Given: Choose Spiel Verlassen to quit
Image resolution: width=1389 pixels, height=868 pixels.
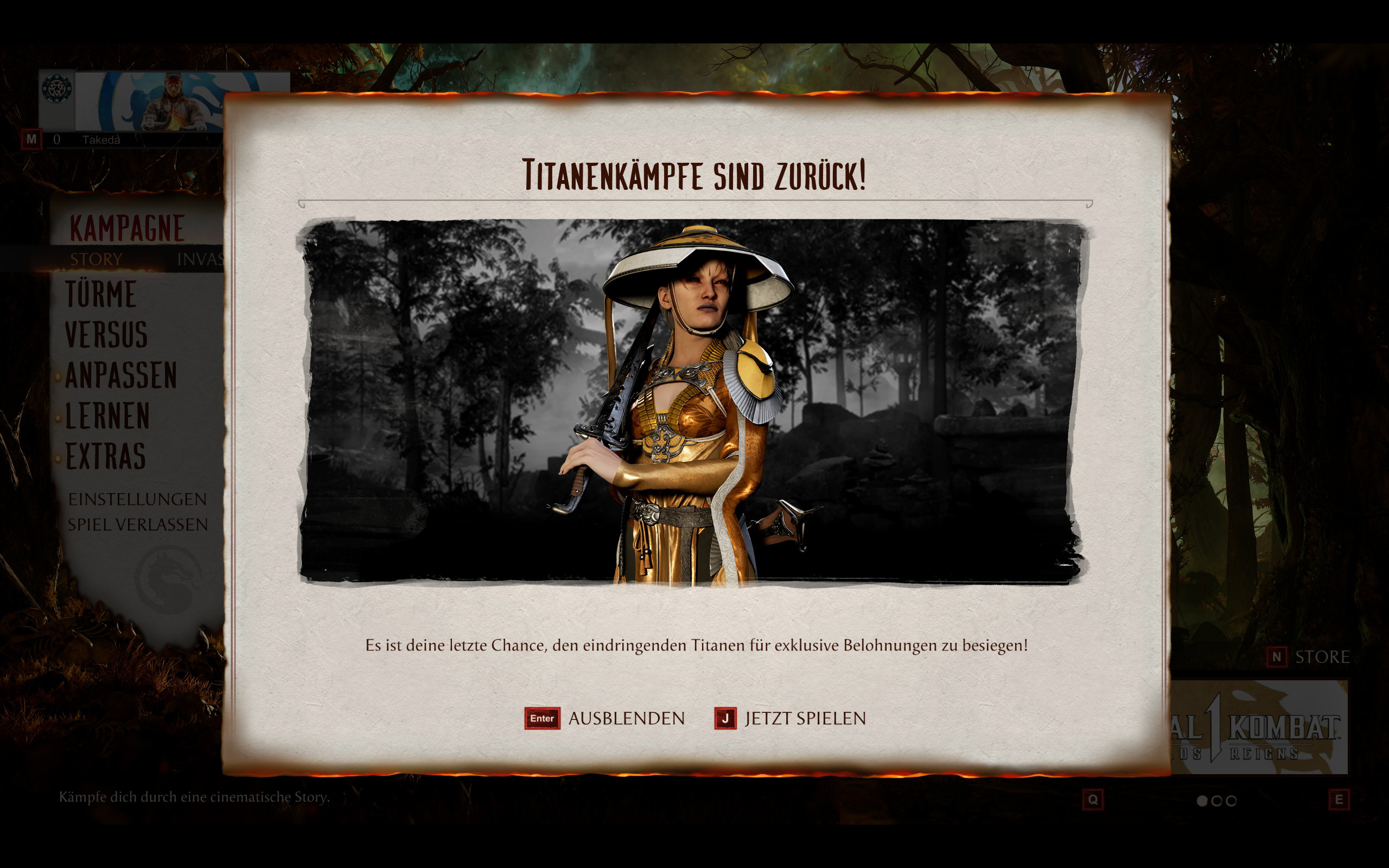Looking at the screenshot, I should tap(138, 525).
